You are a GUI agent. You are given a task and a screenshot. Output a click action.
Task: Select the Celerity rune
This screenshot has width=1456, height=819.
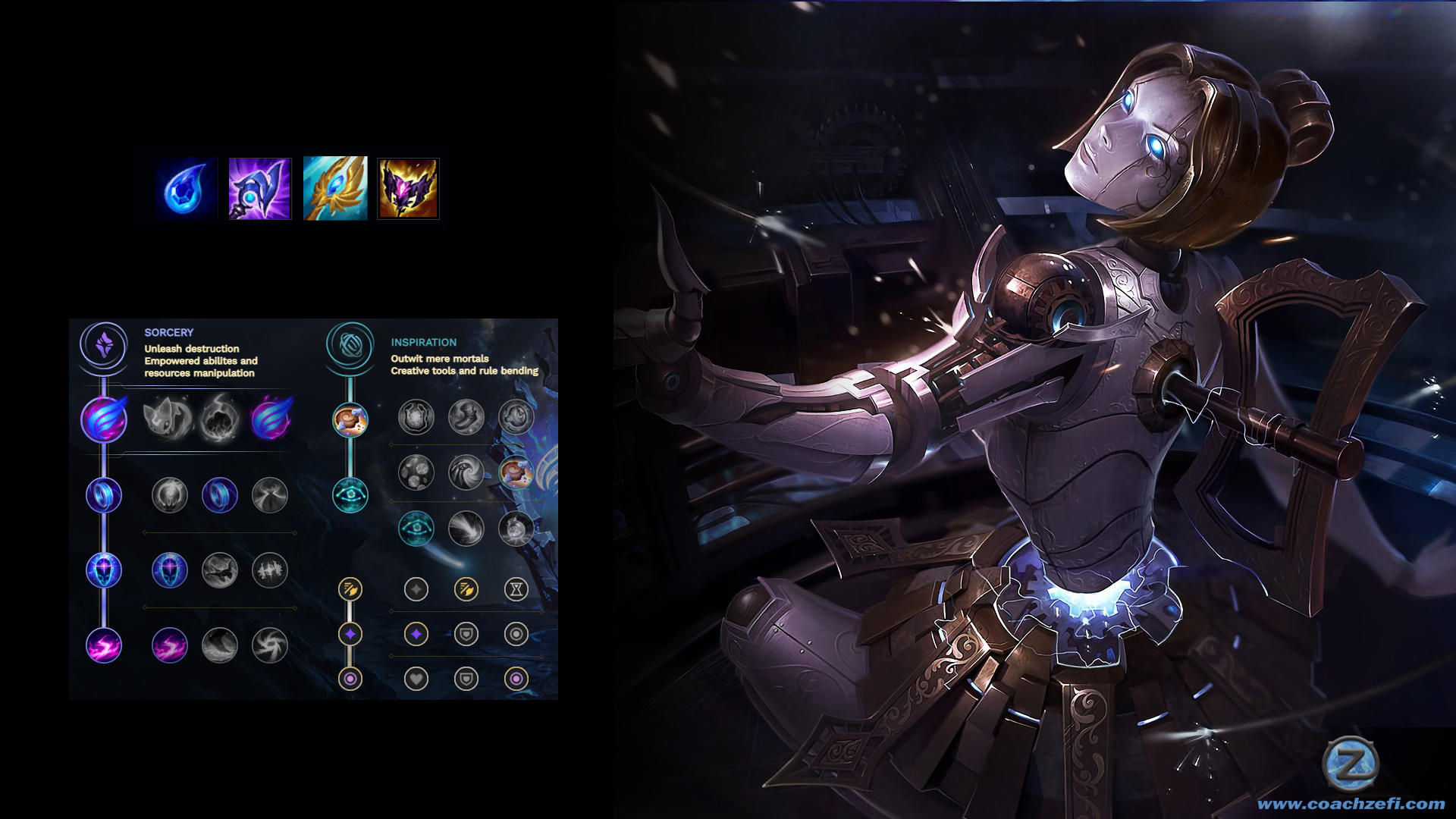(x=219, y=570)
